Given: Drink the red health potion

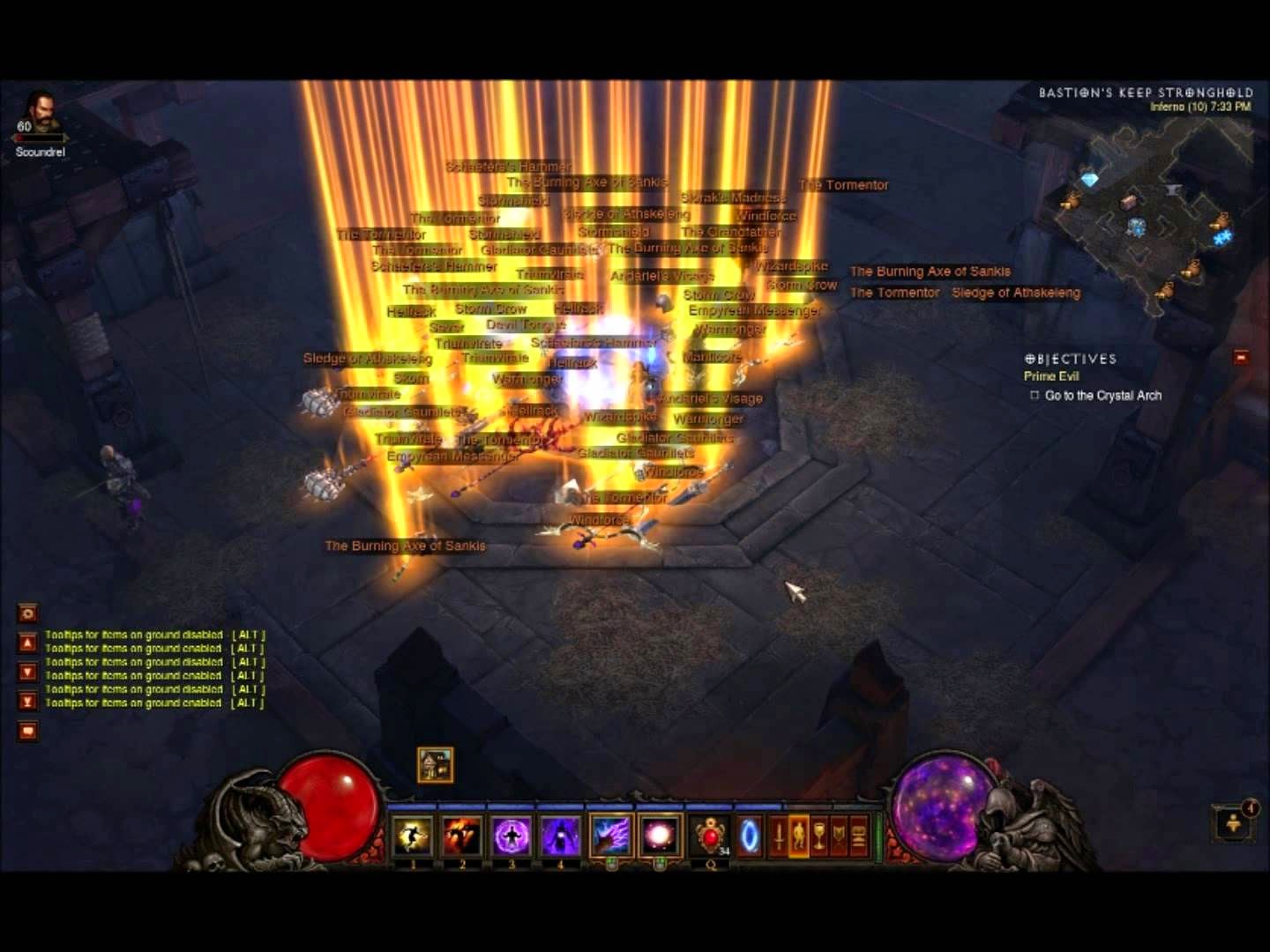Looking at the screenshot, I should click(710, 835).
